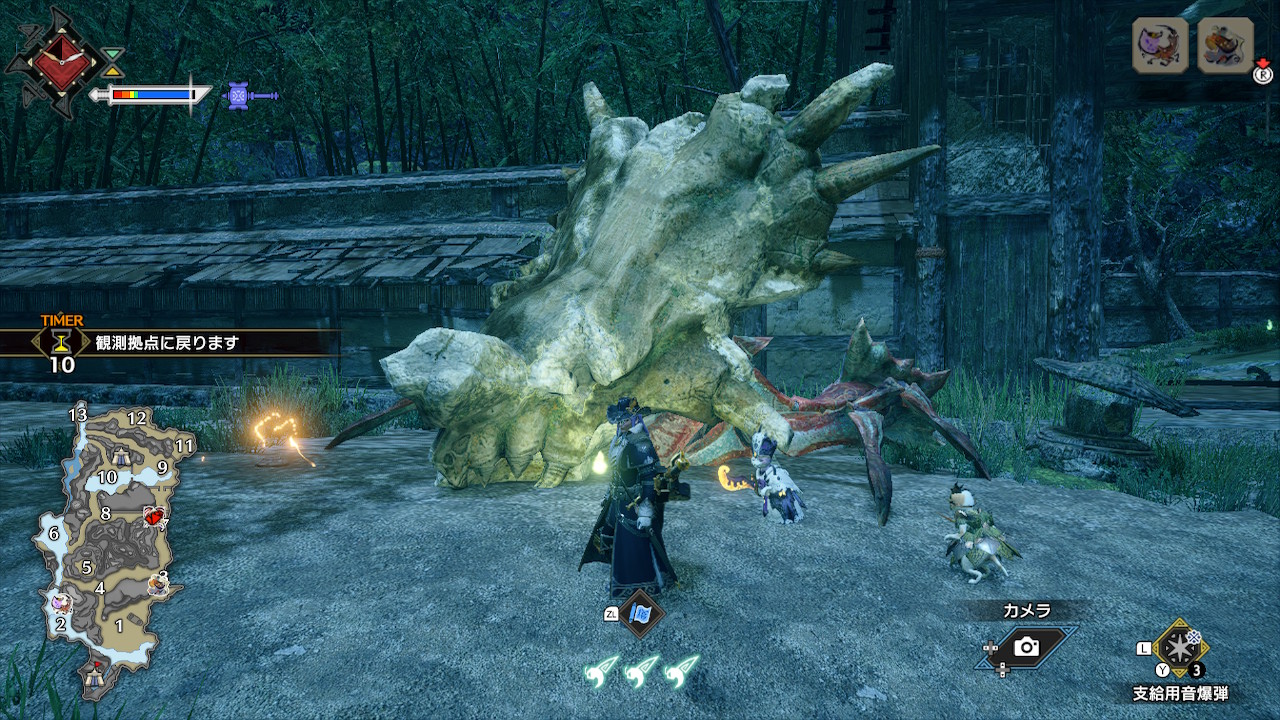Screen dimensions: 1280x720
Task: Select the red crab monster marker on the minimap
Action: [153, 517]
